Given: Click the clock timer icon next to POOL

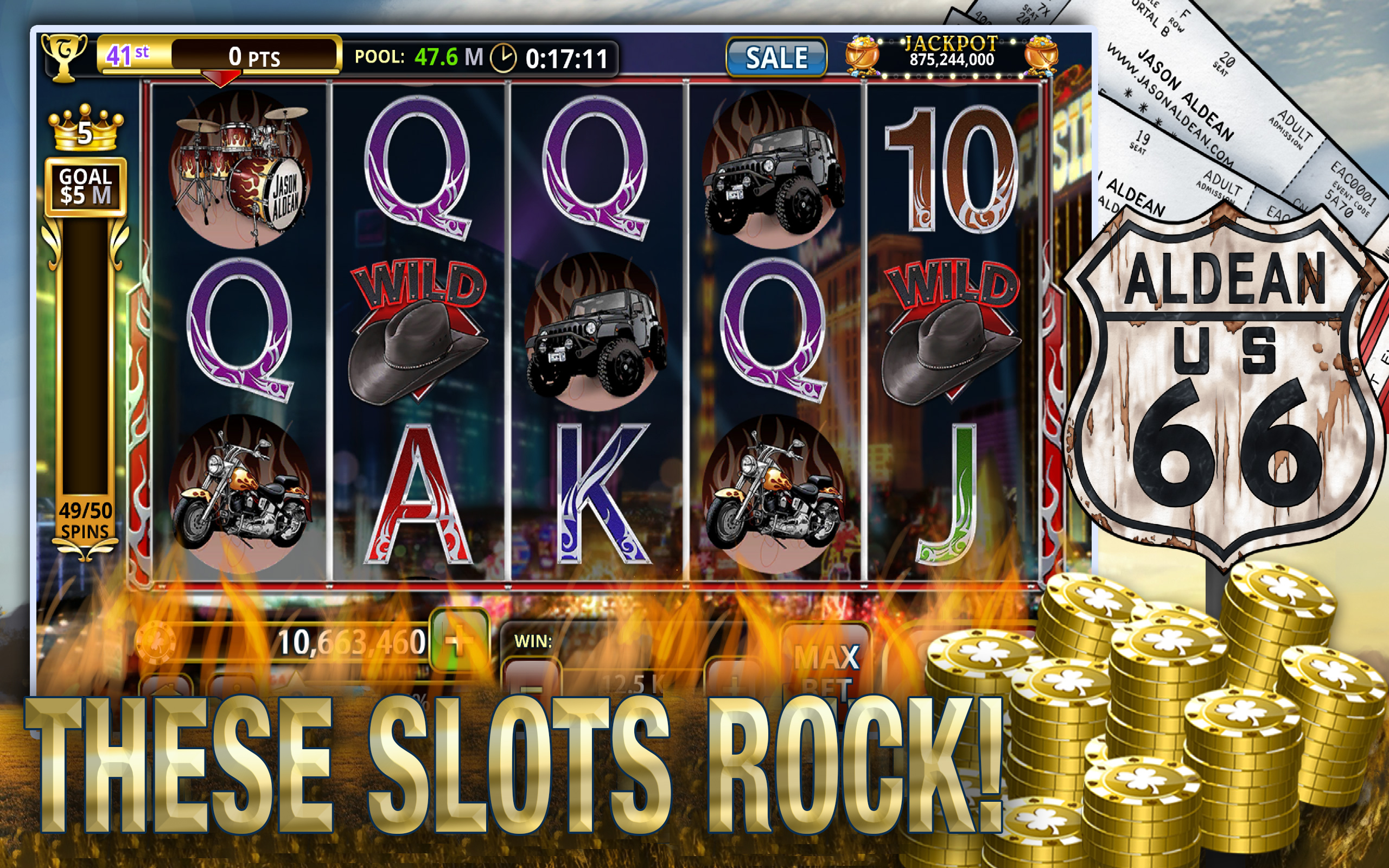Looking at the screenshot, I should (x=505, y=57).
